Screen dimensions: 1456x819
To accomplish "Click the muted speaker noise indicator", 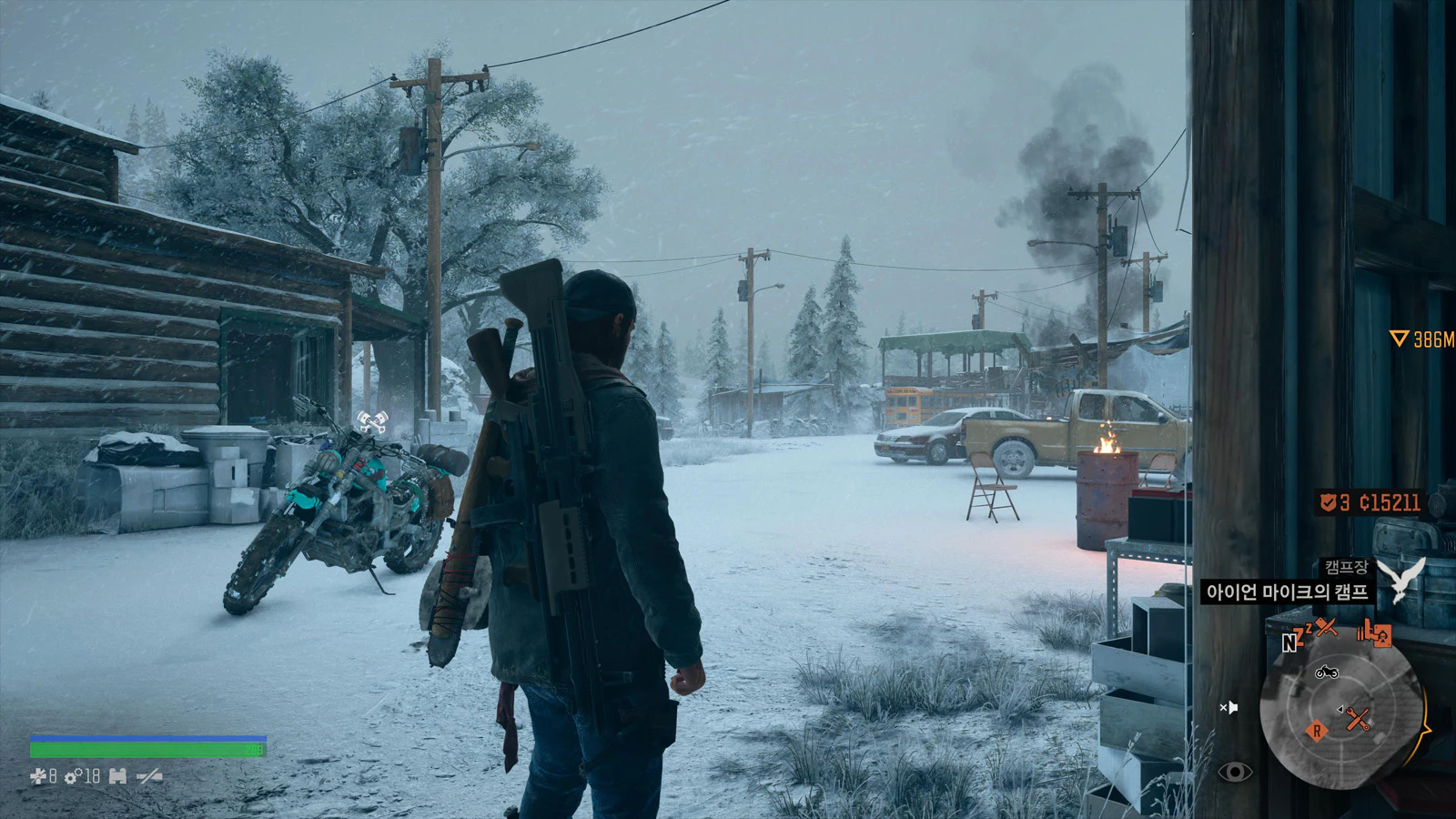I will click(1228, 707).
